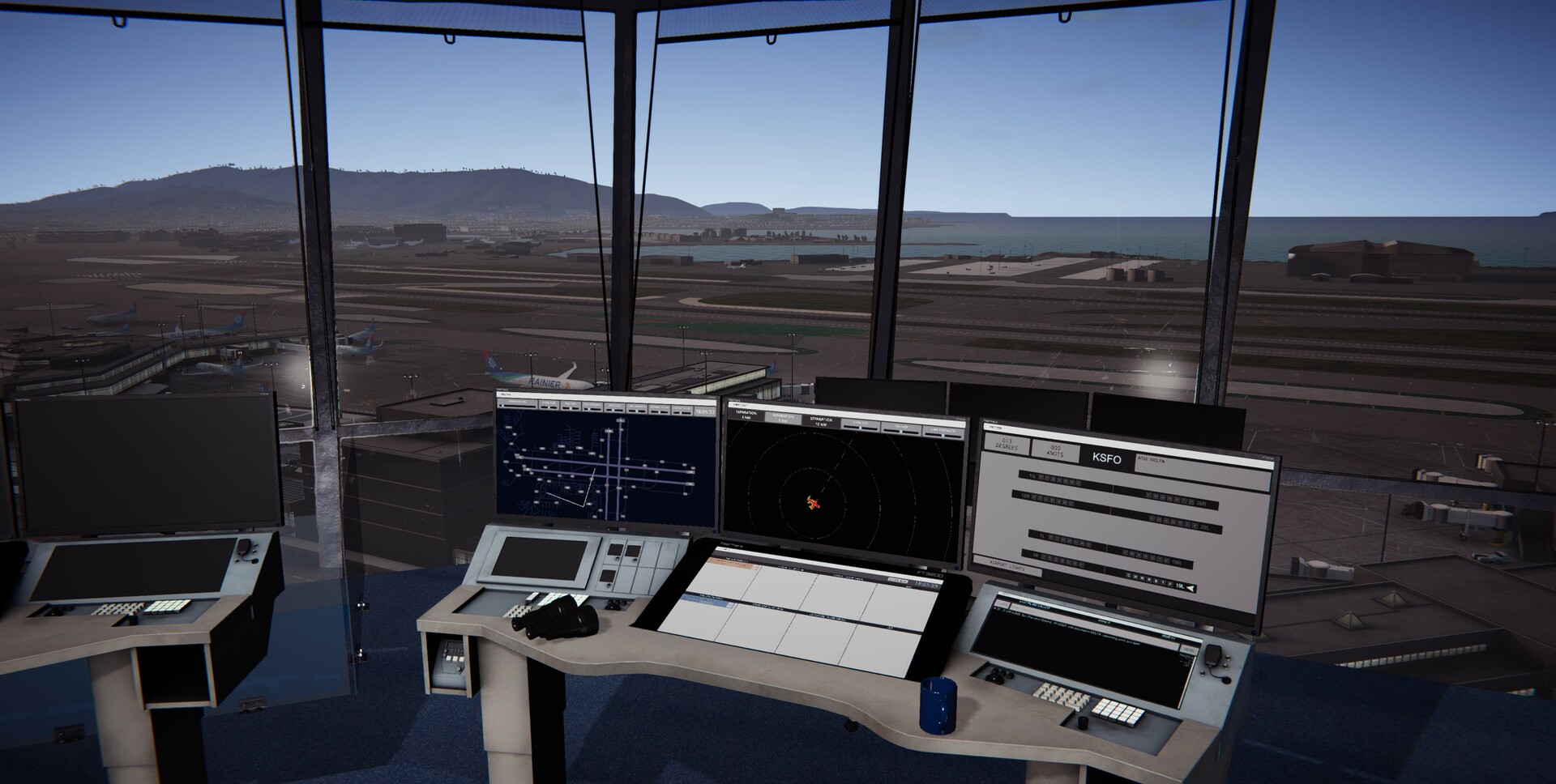Viewport: 1556px width, 784px height.
Task: Enable the Separation 5 NM radar ring
Action: 783,418
